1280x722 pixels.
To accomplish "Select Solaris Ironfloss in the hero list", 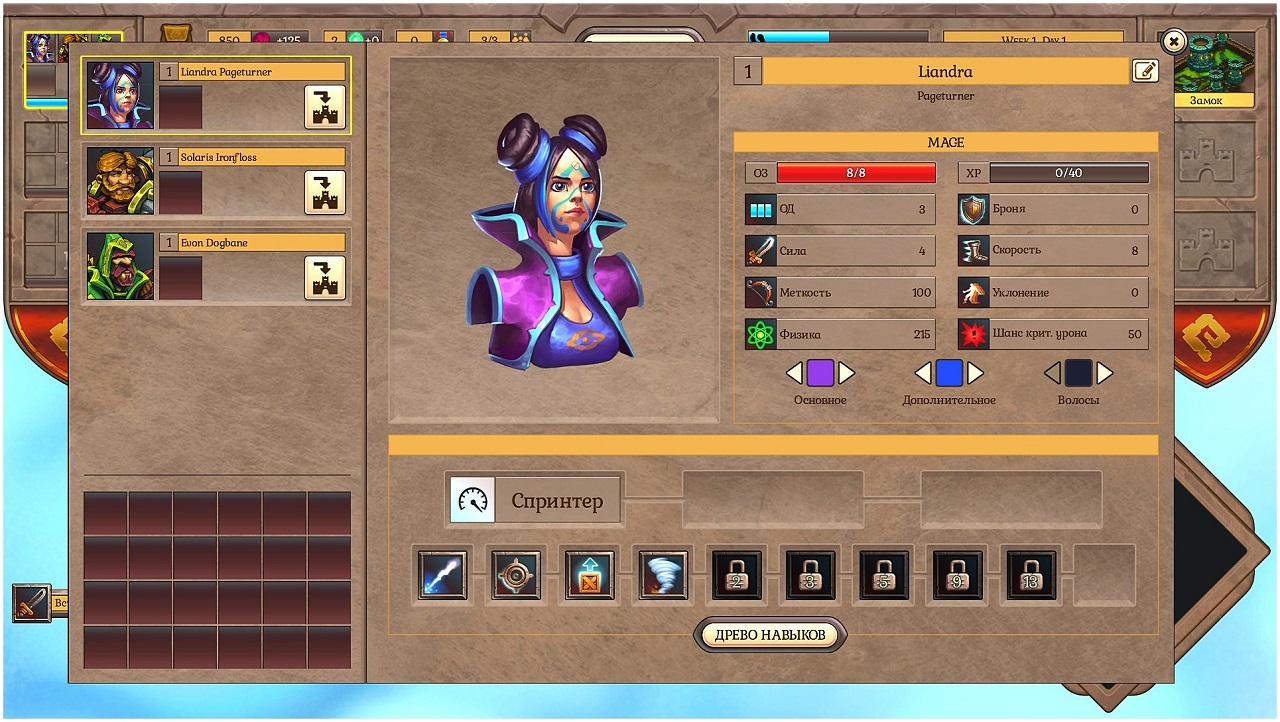I will 120,181.
